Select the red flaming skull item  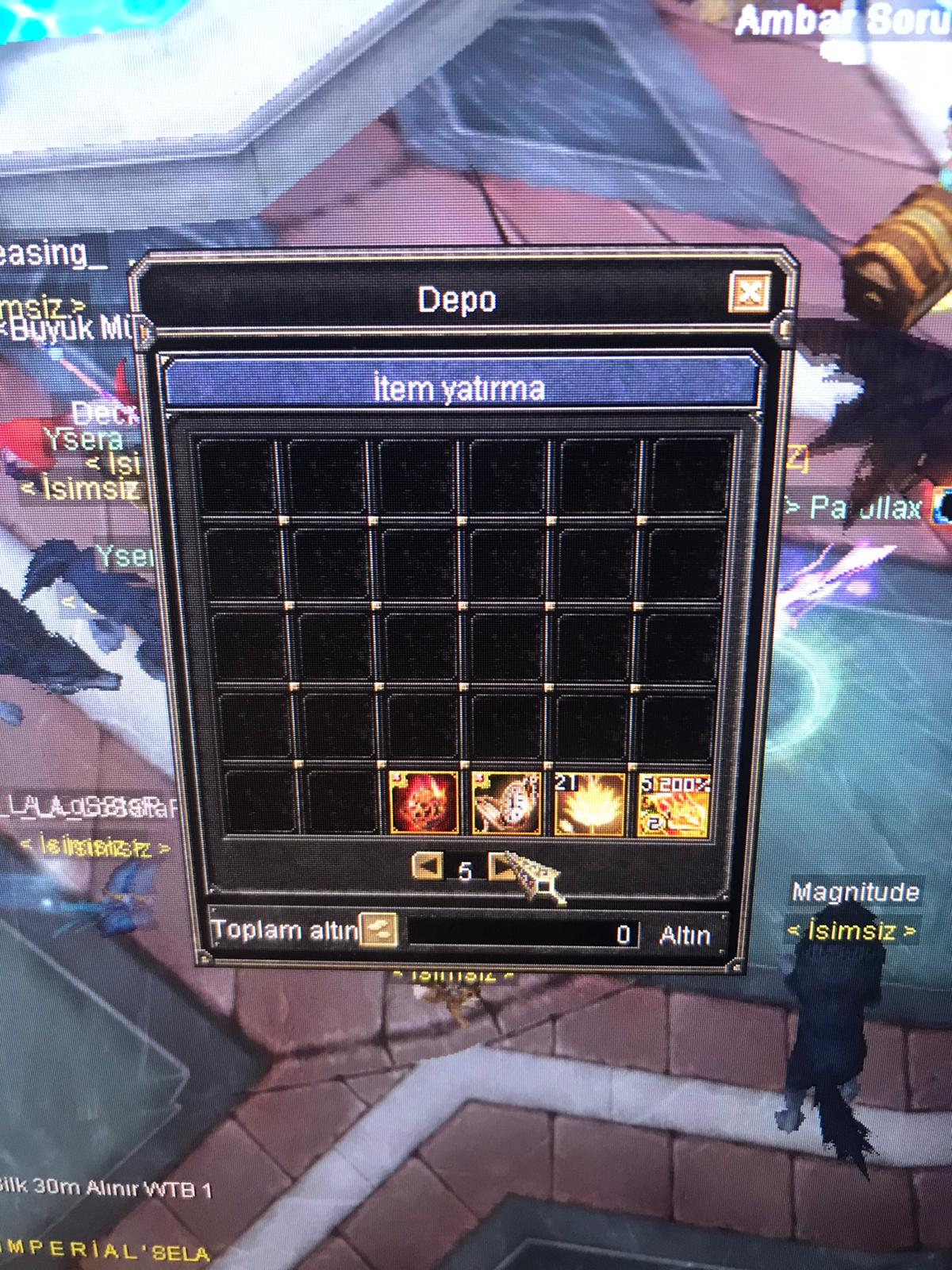point(424,802)
